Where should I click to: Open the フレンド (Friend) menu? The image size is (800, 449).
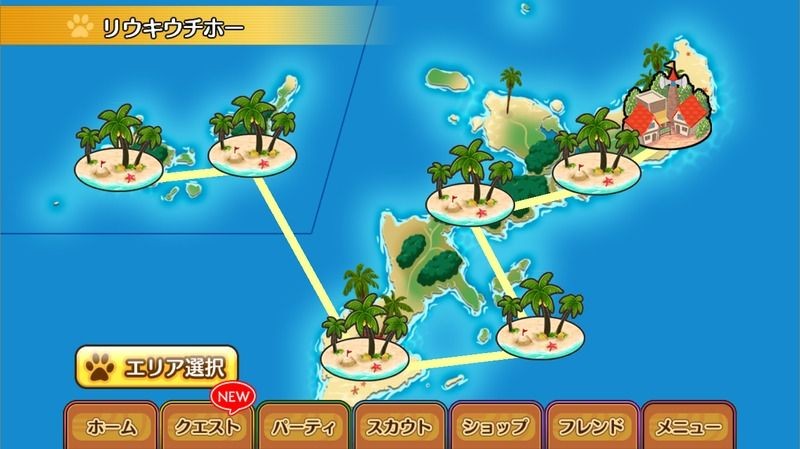pyautogui.click(x=591, y=427)
